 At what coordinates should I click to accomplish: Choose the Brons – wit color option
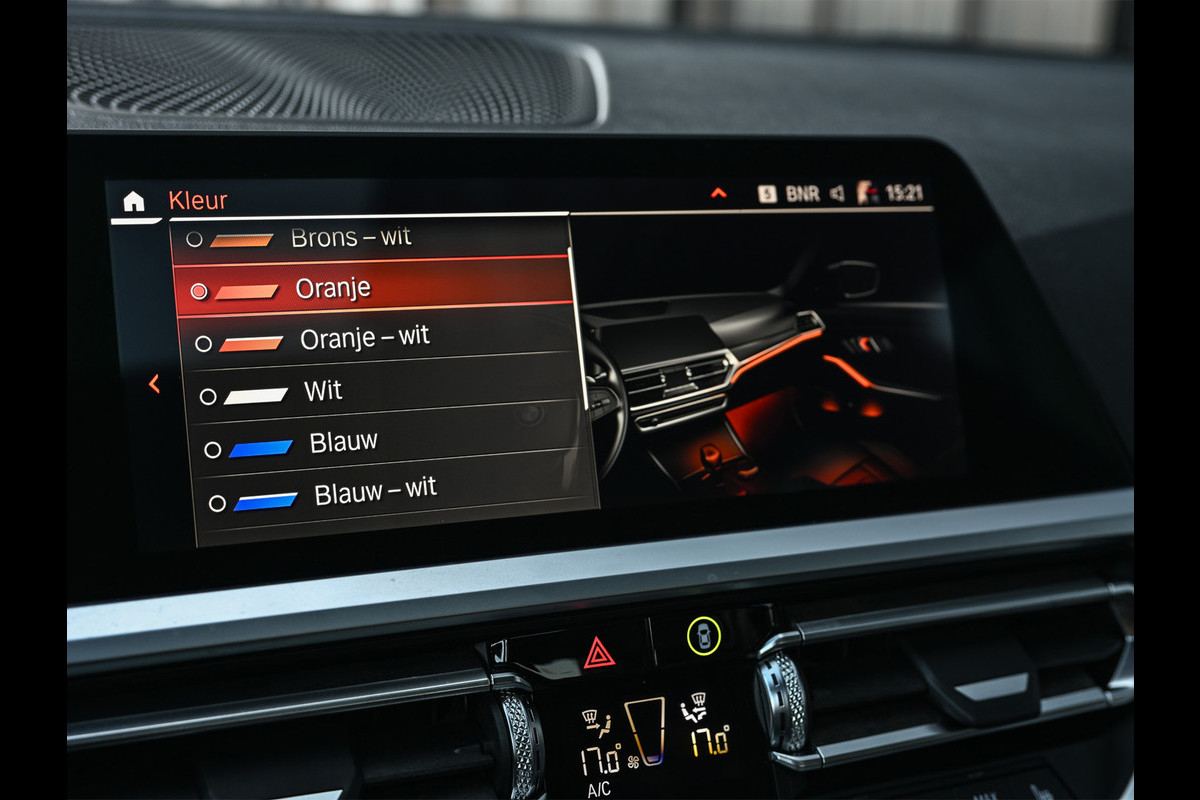pyautogui.click(x=350, y=238)
